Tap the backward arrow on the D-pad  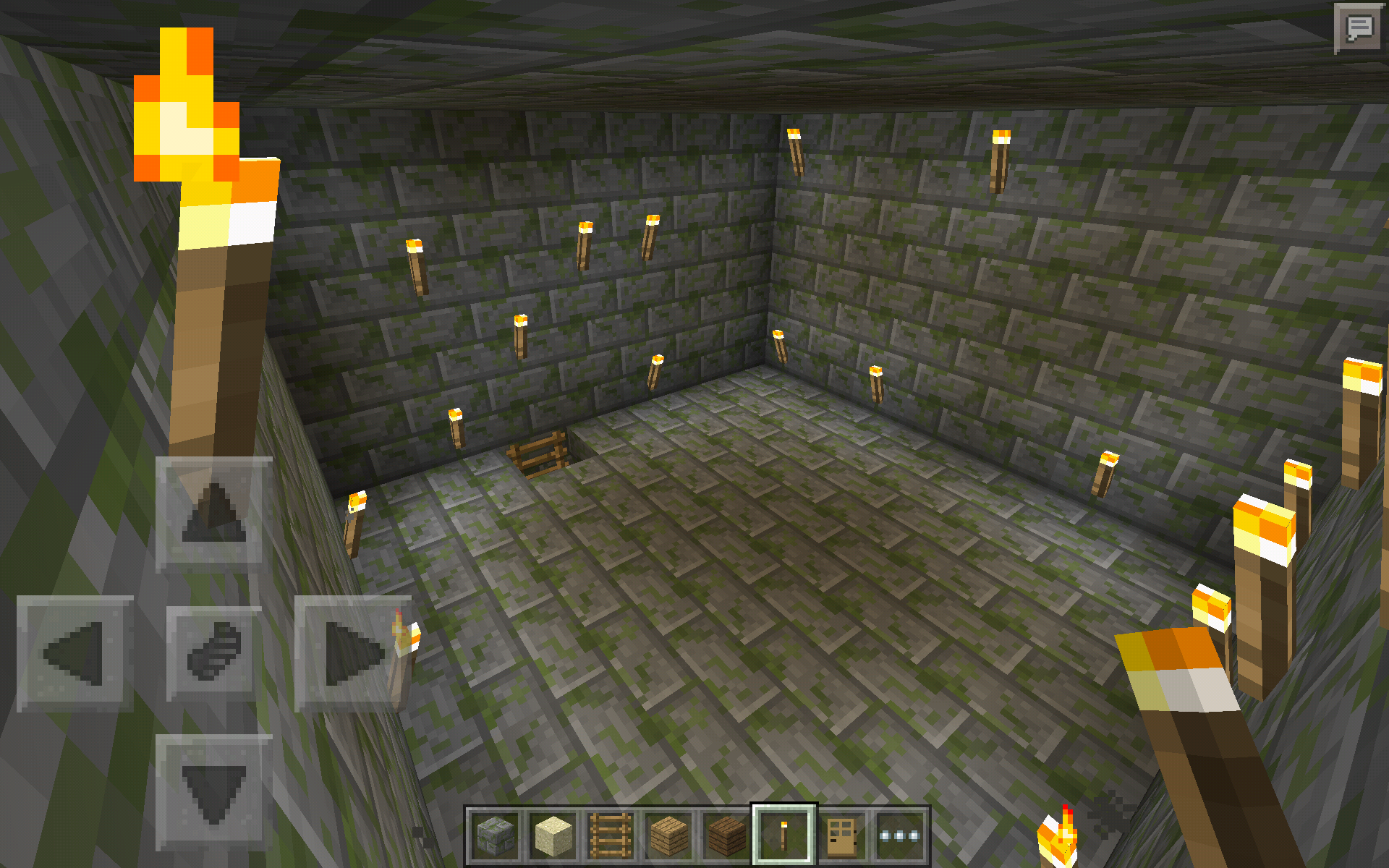click(x=213, y=792)
